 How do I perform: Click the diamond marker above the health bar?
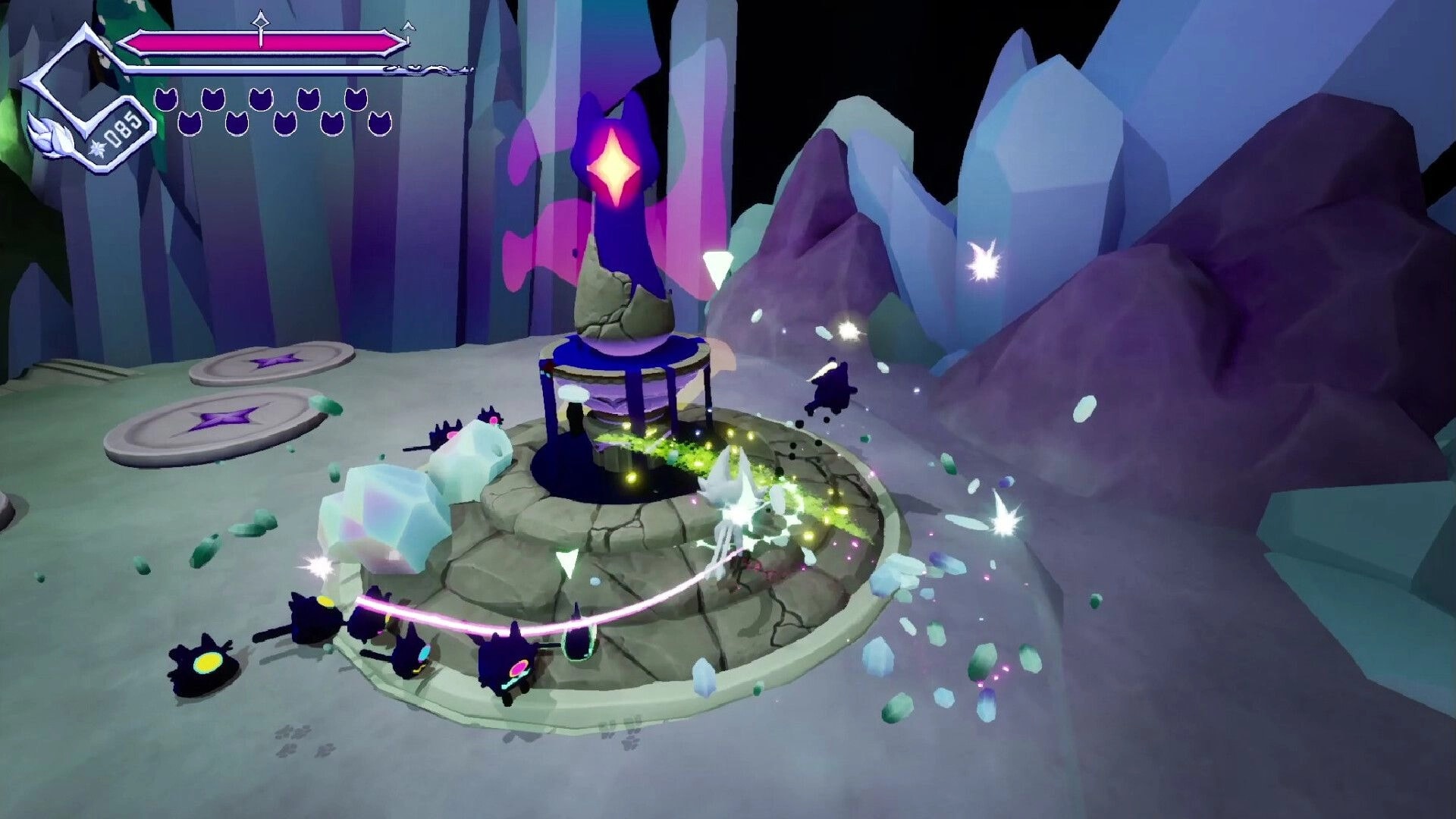pyautogui.click(x=261, y=23)
